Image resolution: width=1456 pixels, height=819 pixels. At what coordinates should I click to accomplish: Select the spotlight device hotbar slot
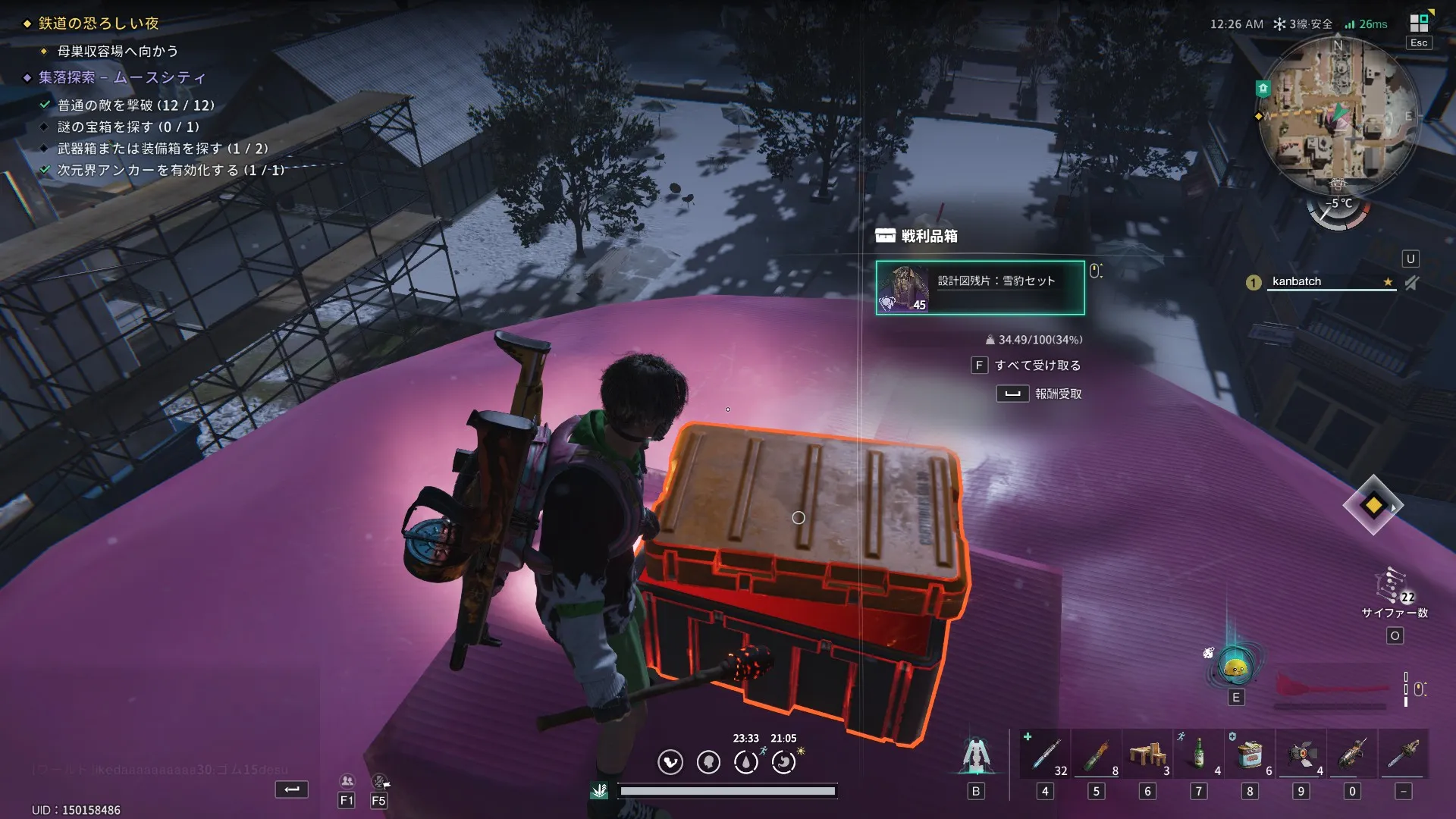pyautogui.click(x=1301, y=755)
